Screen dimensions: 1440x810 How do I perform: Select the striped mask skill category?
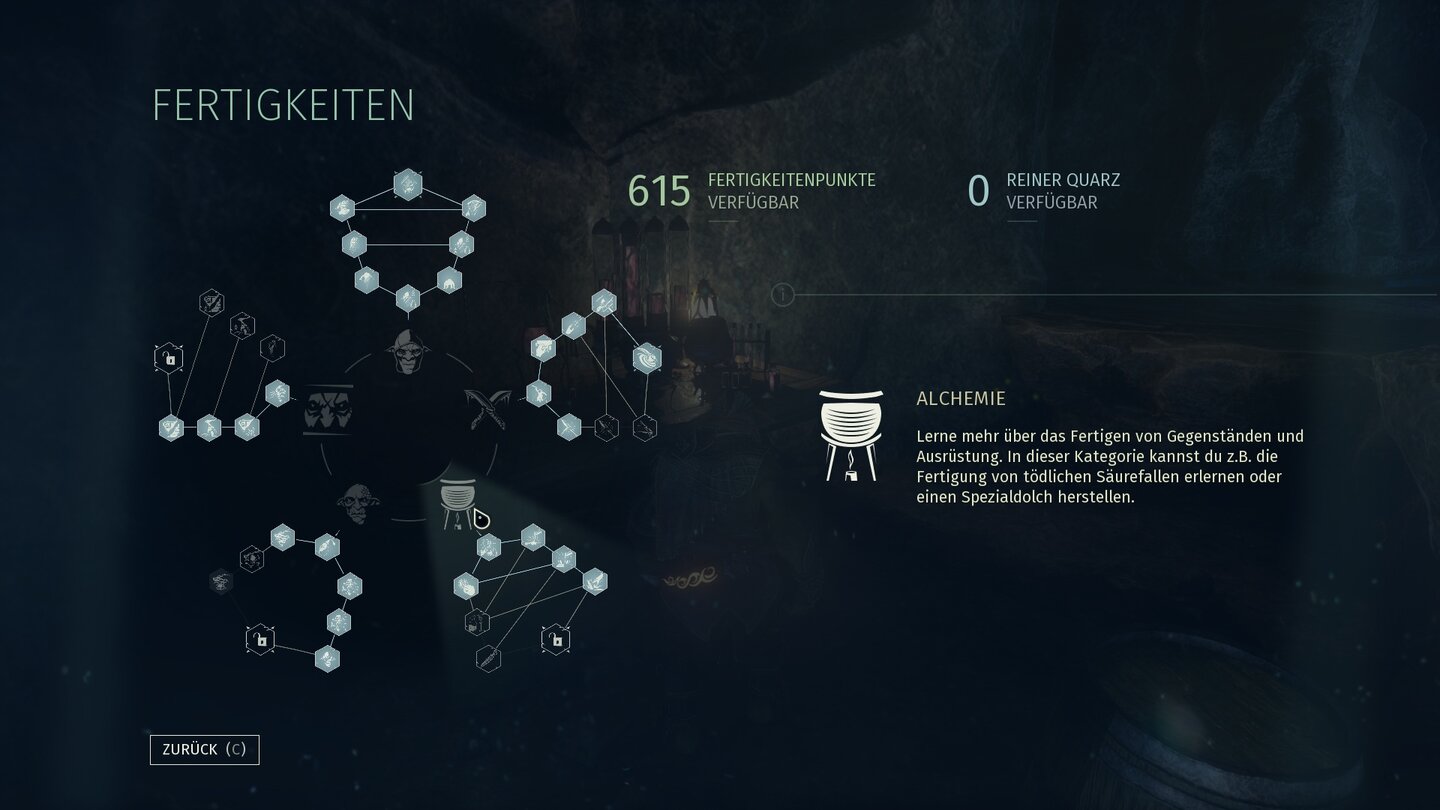tap(328, 410)
